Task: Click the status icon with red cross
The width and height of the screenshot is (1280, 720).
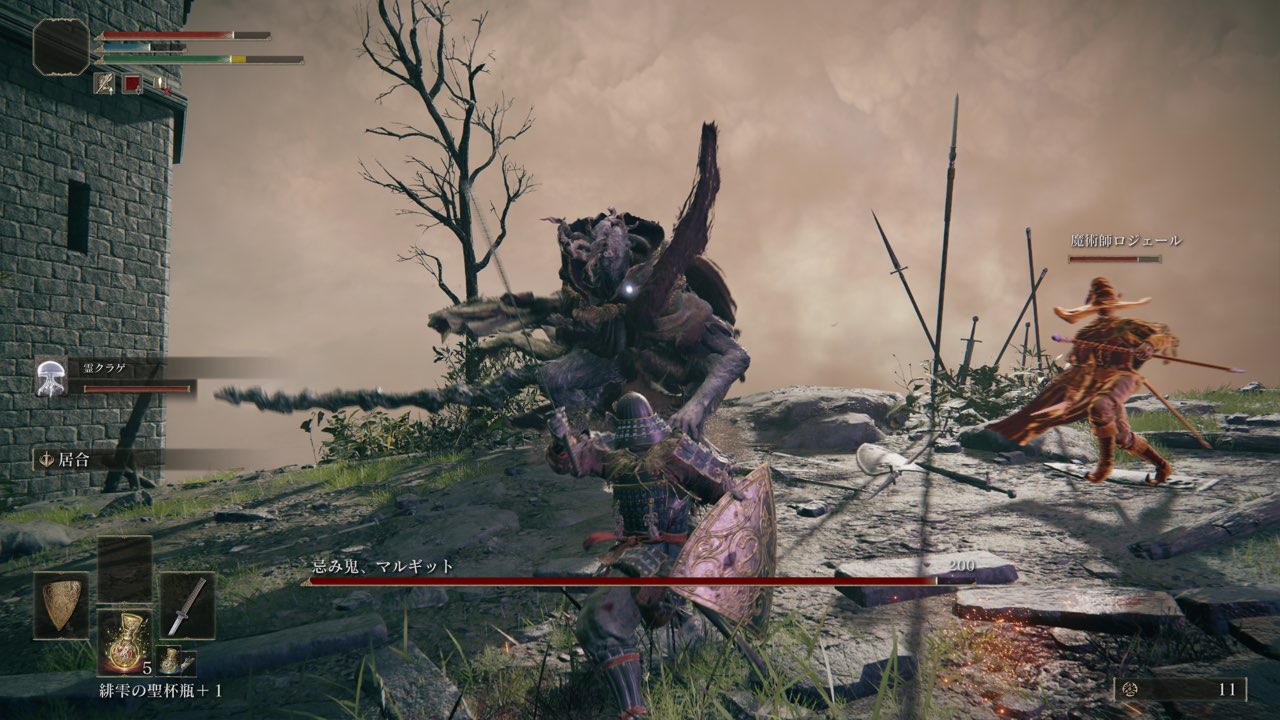Action: 160,84
